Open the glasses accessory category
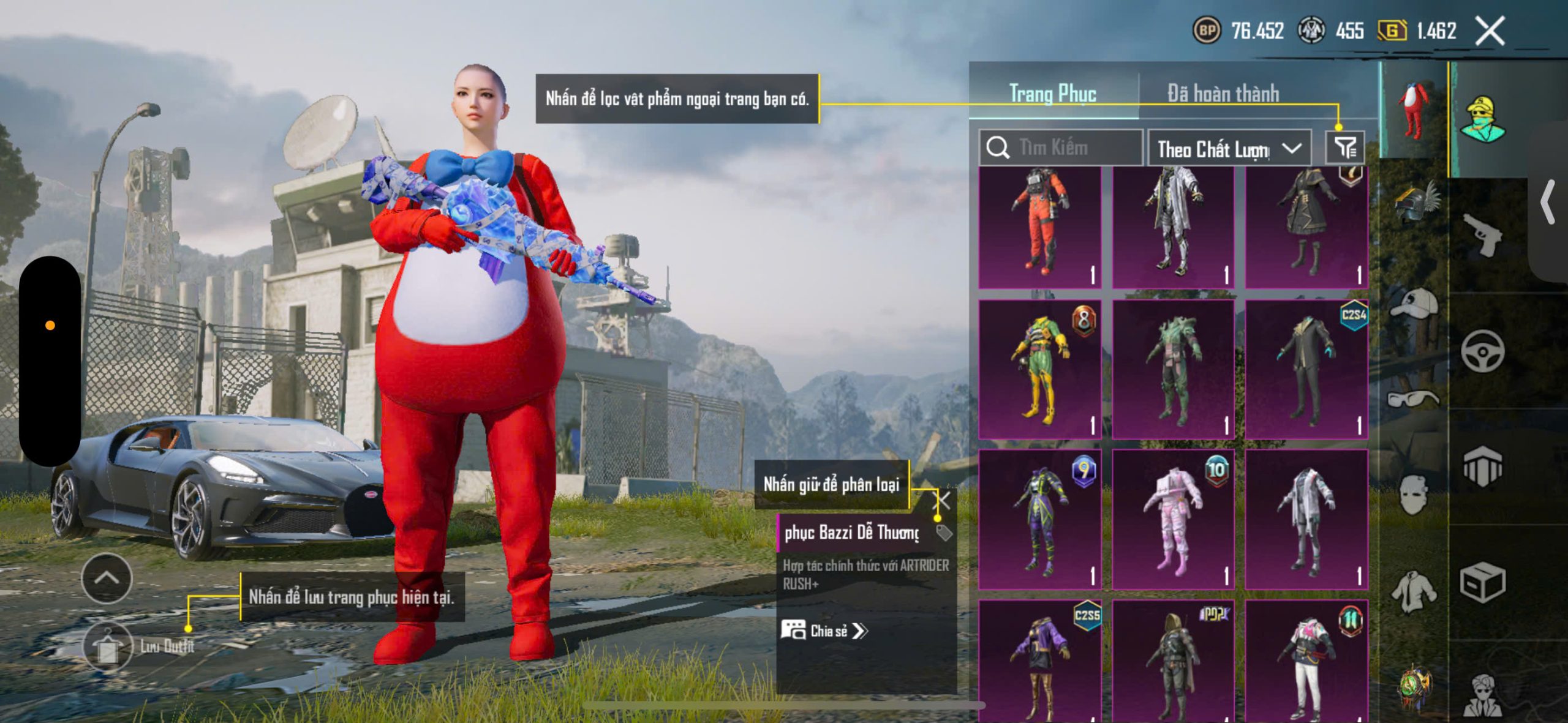The image size is (1568, 723). (1414, 399)
